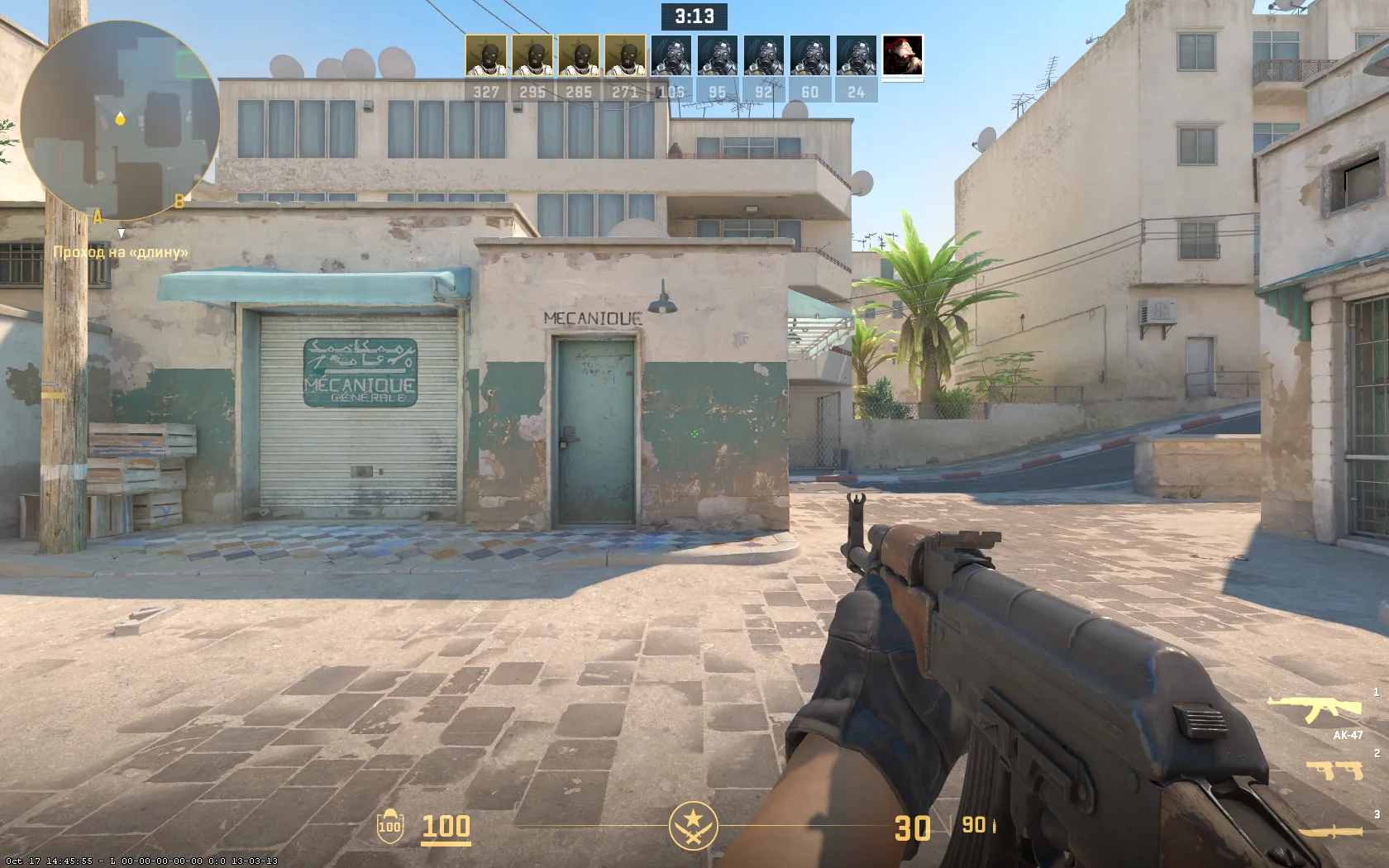Select the counter-terrorist avatar above 95
Viewport: 1389px width, 868px height.
(717, 56)
